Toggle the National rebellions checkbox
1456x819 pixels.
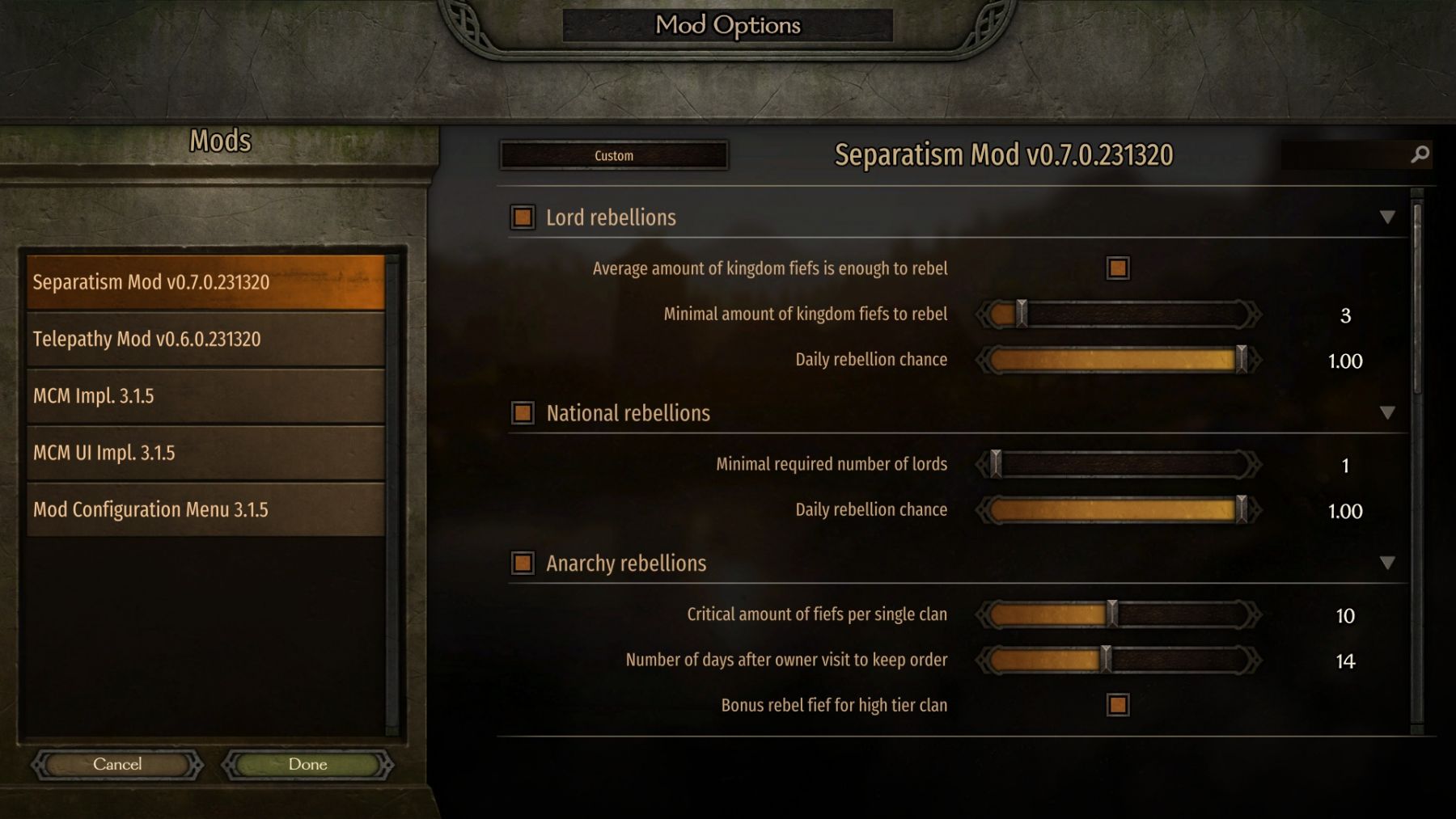[x=523, y=413]
